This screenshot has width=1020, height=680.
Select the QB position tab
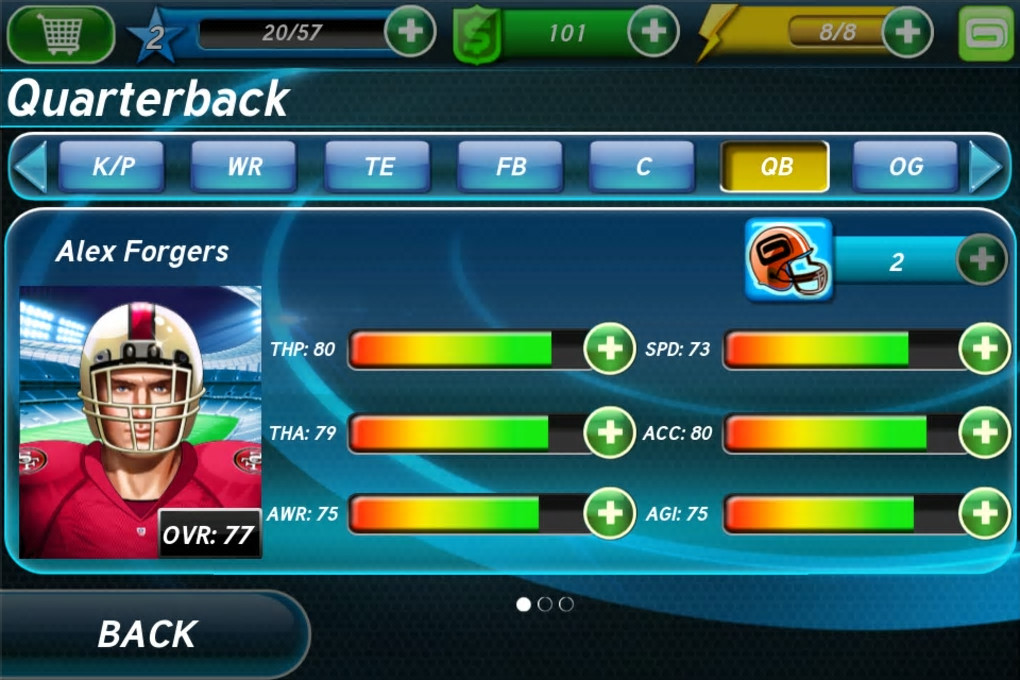coord(775,167)
